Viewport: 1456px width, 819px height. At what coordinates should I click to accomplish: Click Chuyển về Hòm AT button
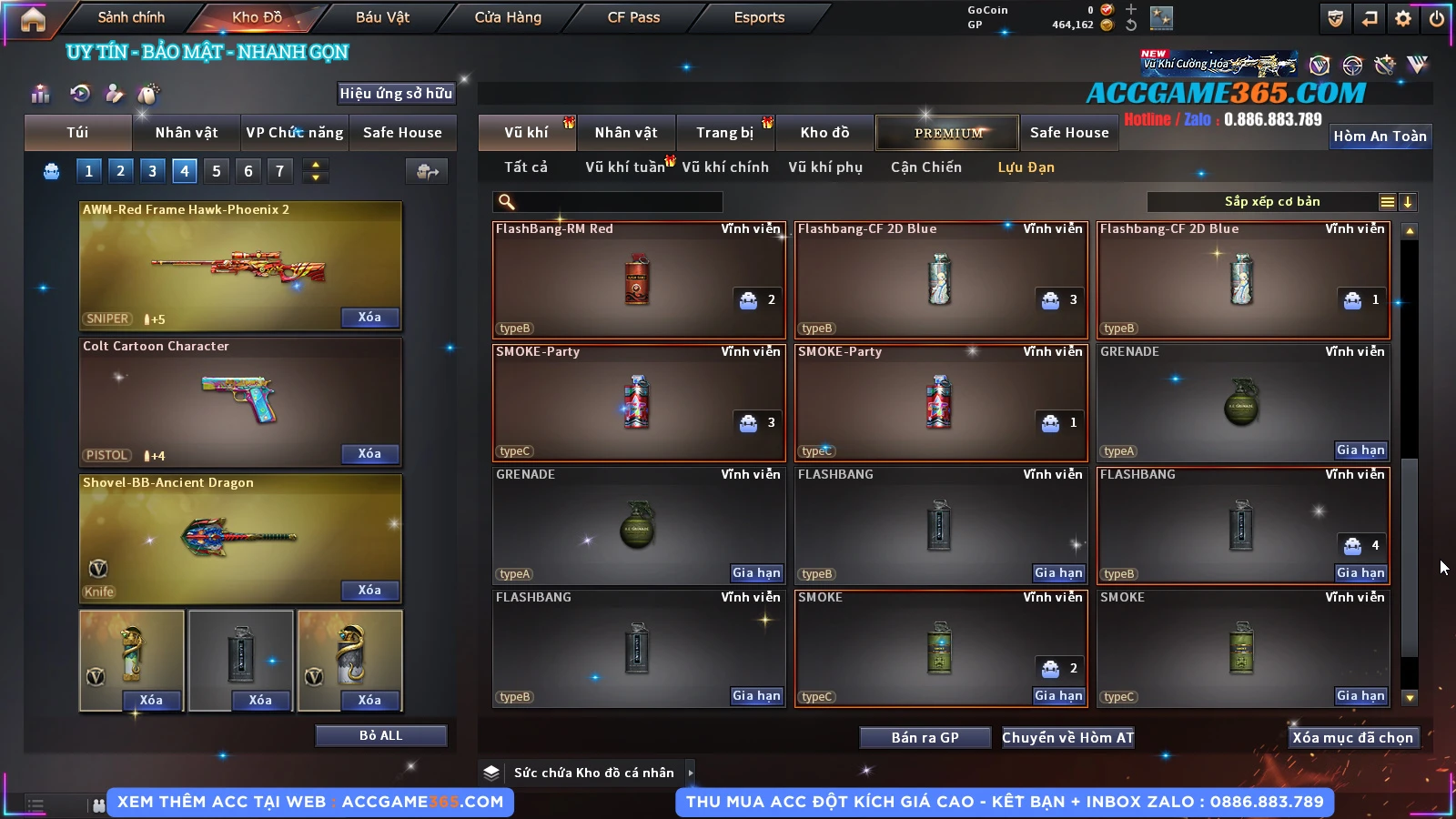click(1067, 737)
